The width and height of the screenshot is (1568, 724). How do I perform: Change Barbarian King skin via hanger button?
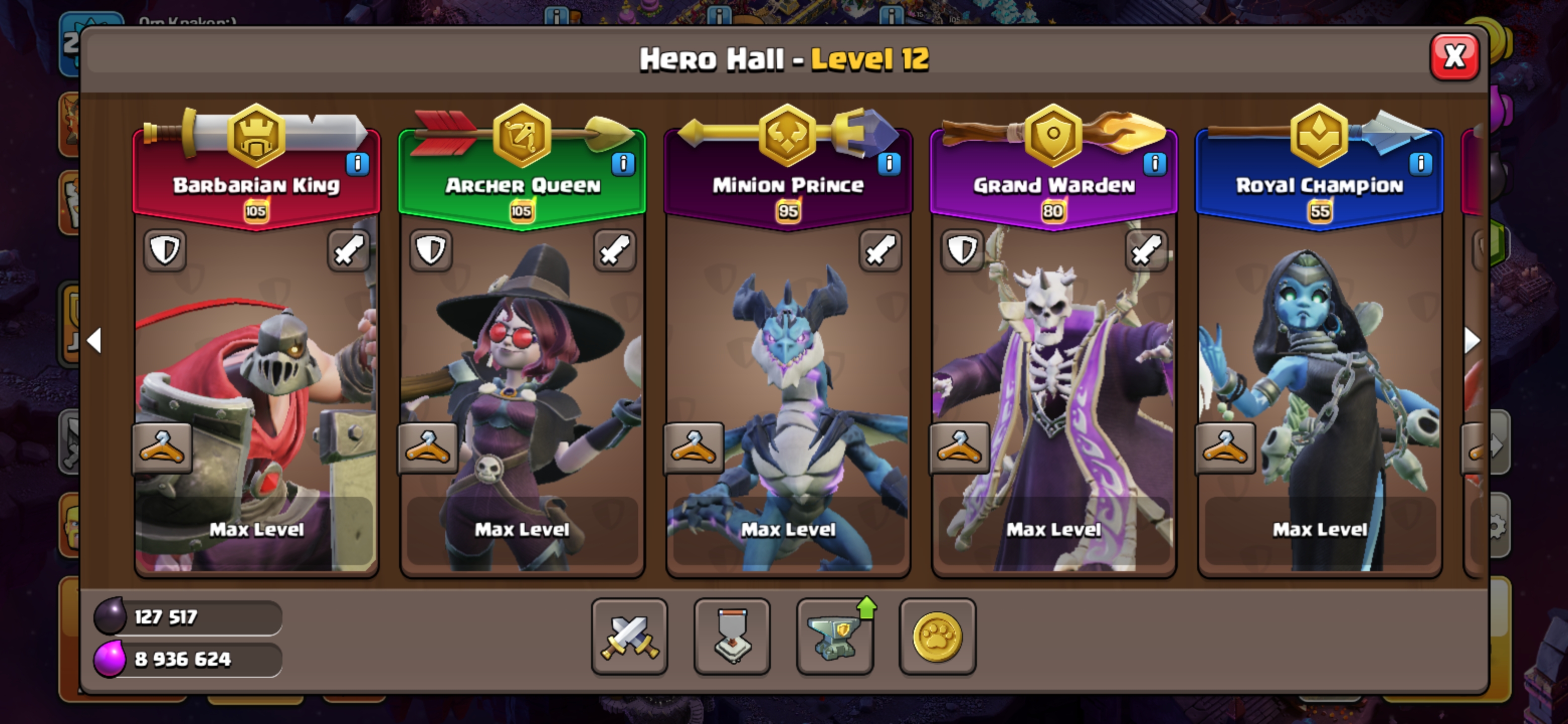[162, 448]
